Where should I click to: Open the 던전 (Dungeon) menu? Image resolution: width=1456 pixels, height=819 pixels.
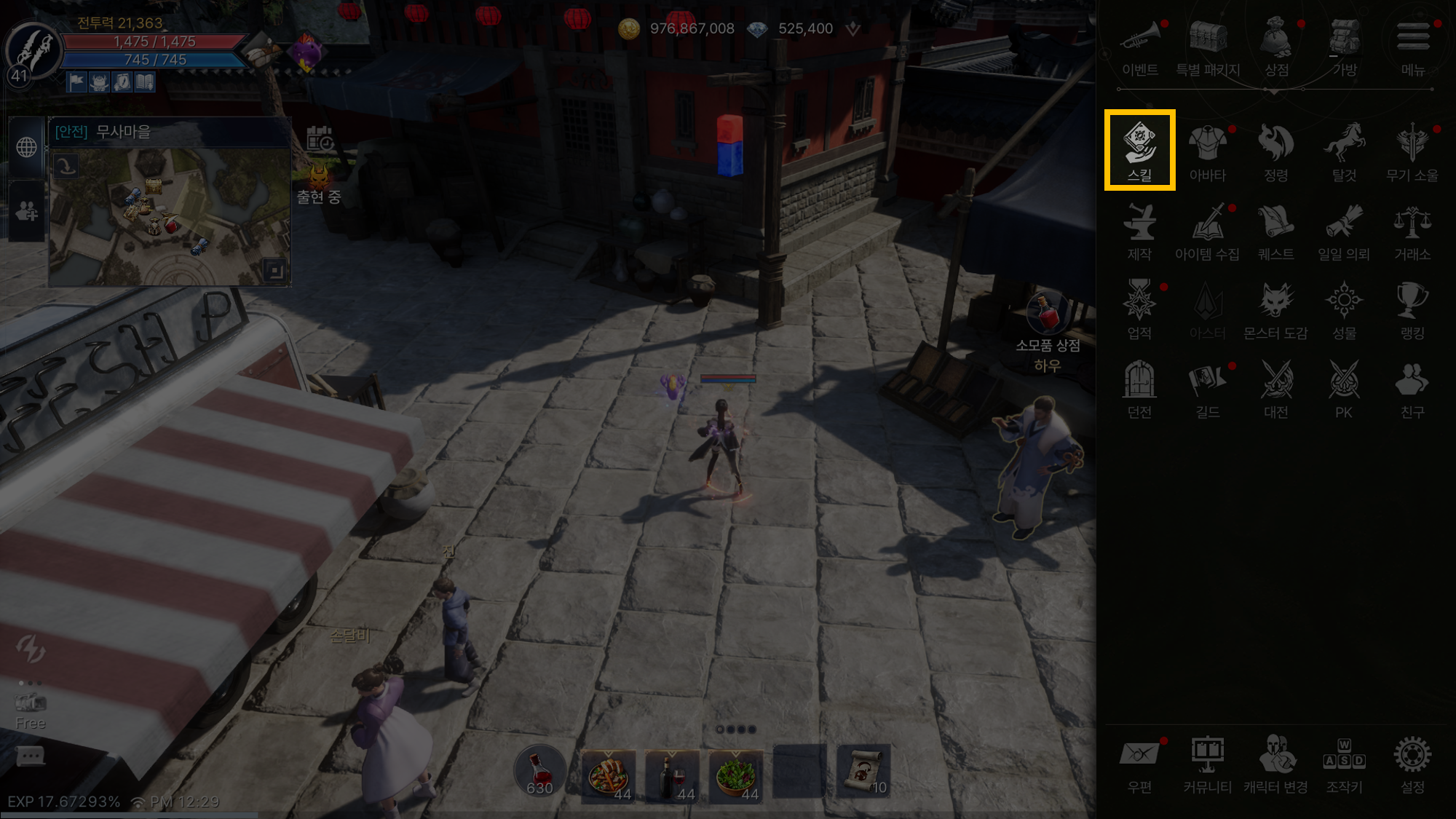point(1139,389)
